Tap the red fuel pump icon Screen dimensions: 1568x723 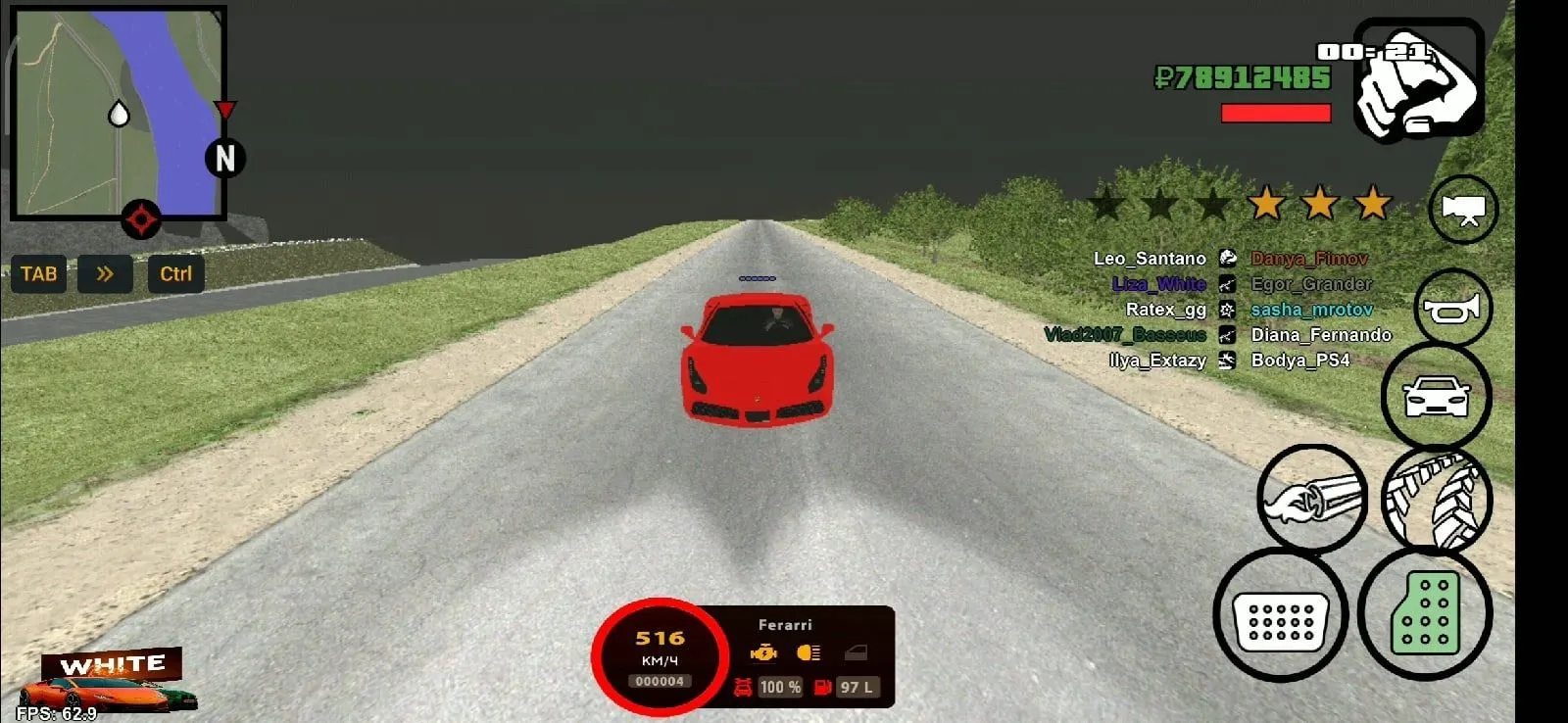click(821, 686)
